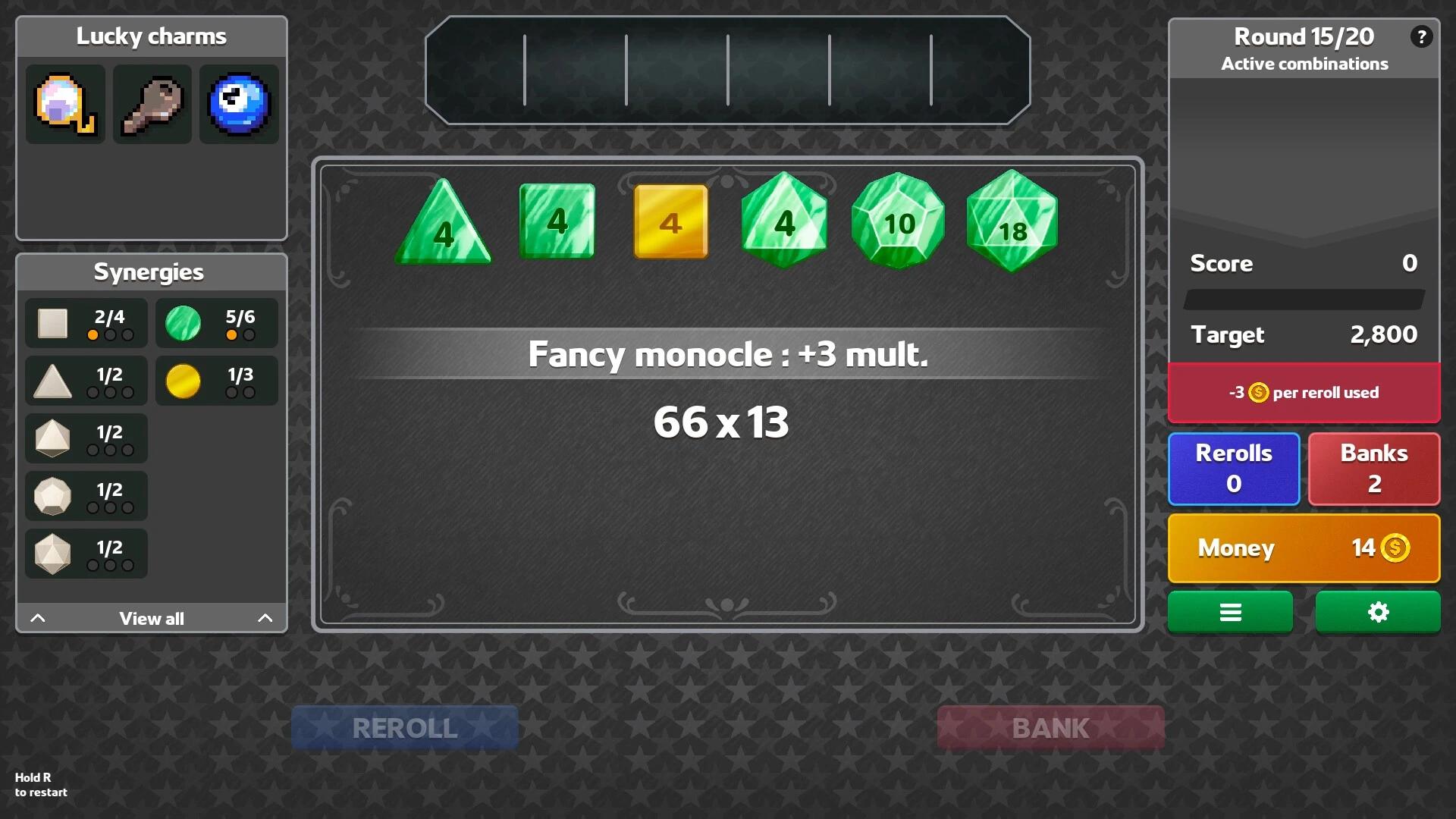Select the key lucky charm
The image size is (1456, 819).
click(x=152, y=104)
